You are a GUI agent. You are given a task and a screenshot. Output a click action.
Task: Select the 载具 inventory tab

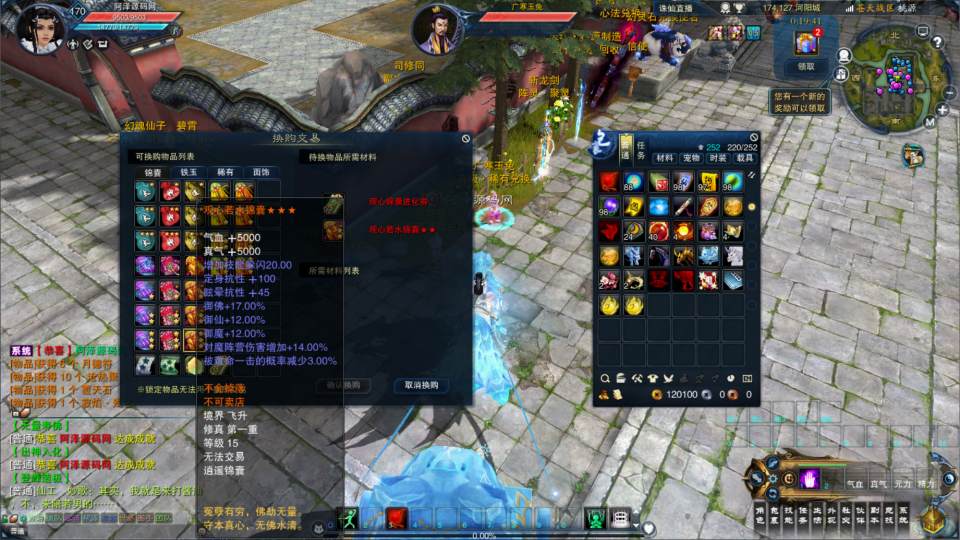745,158
